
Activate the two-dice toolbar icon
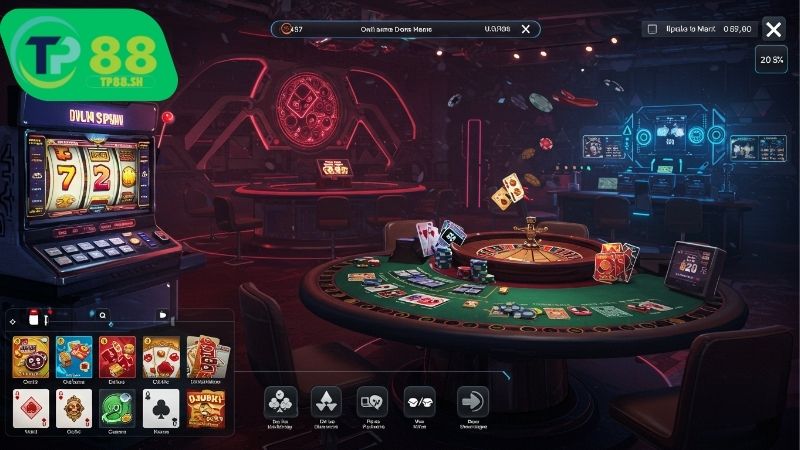coord(419,402)
